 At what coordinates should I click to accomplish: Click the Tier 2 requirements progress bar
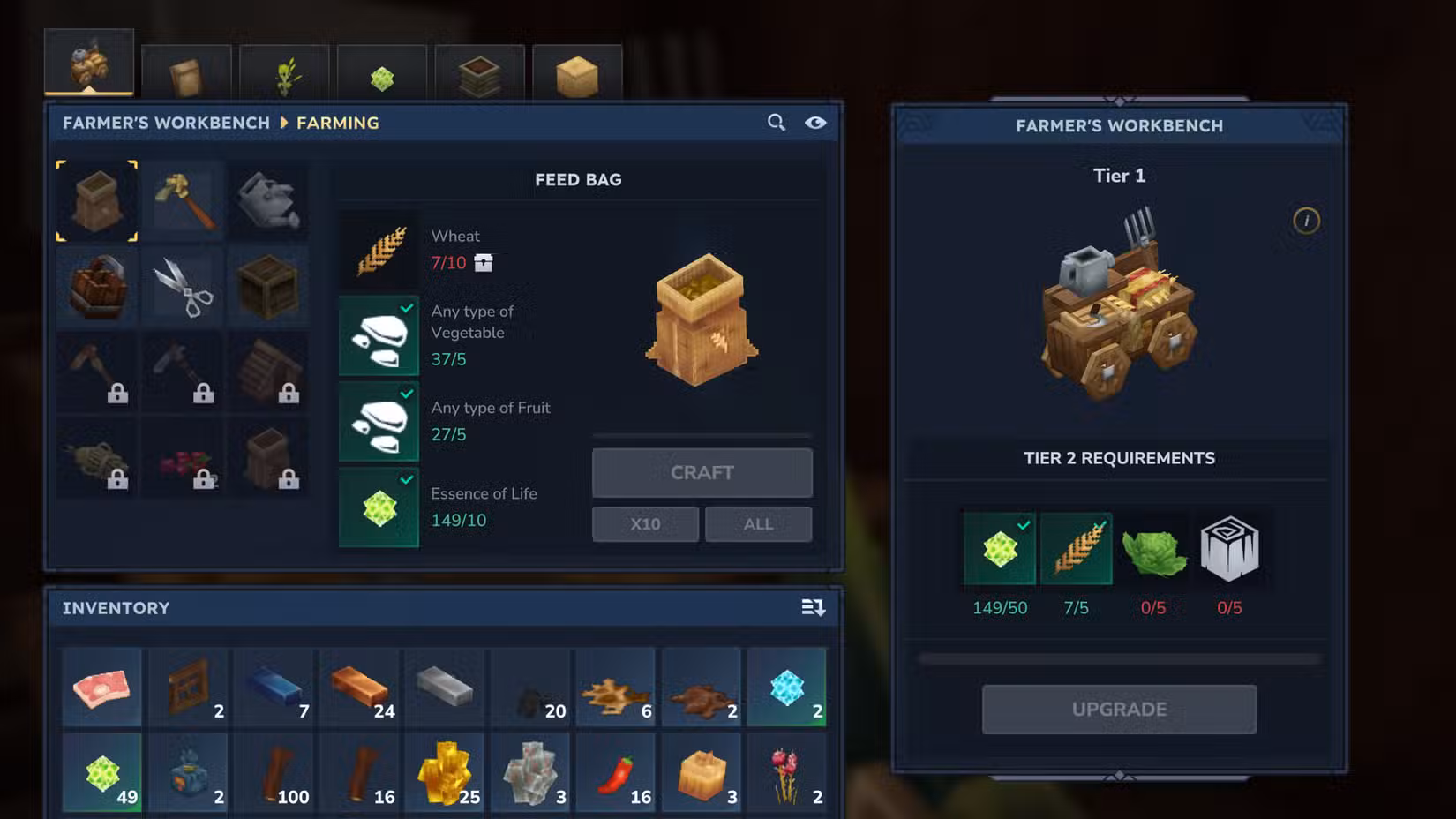pyautogui.click(x=1117, y=657)
